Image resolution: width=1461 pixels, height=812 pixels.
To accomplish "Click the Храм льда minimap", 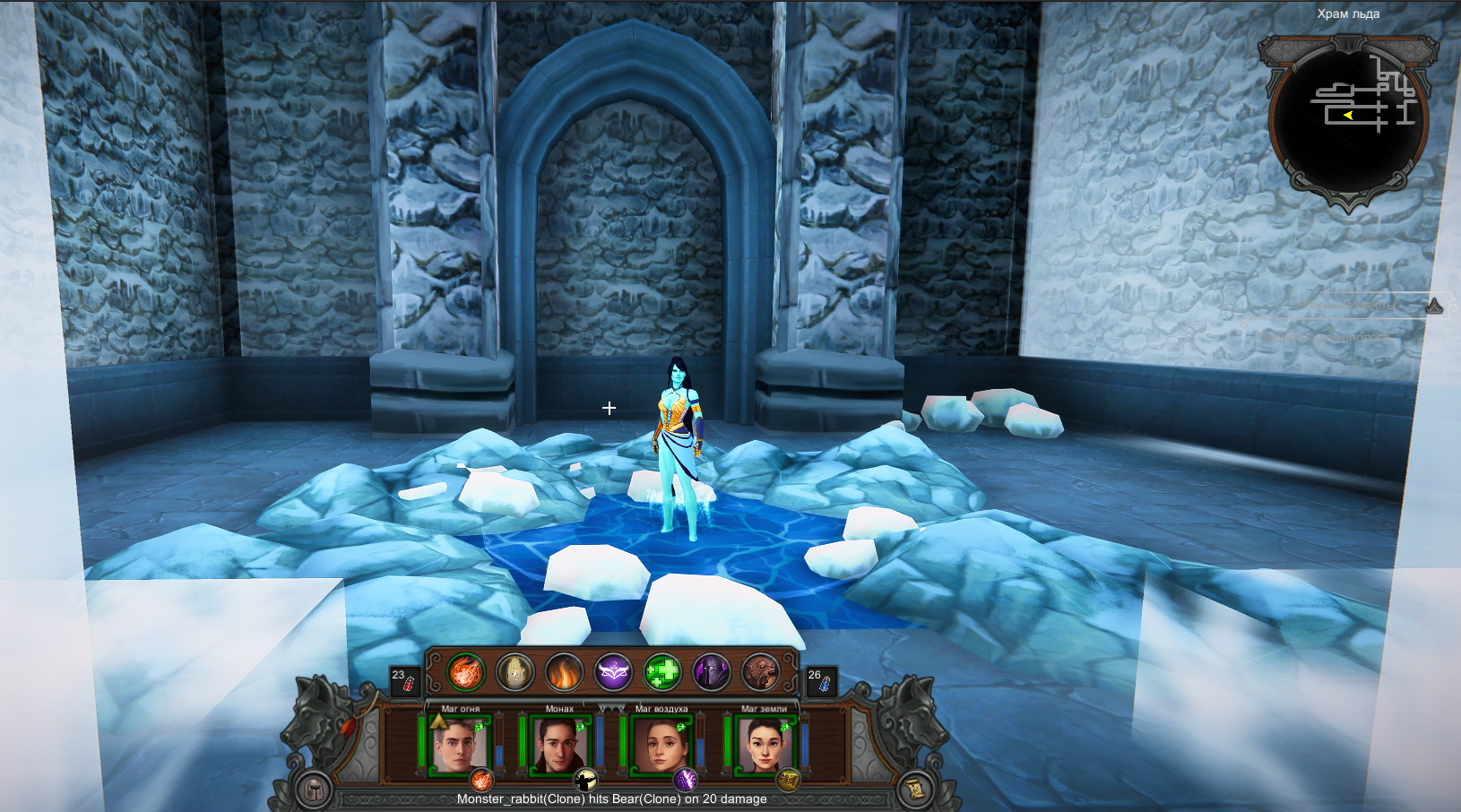I will coord(1347,117).
